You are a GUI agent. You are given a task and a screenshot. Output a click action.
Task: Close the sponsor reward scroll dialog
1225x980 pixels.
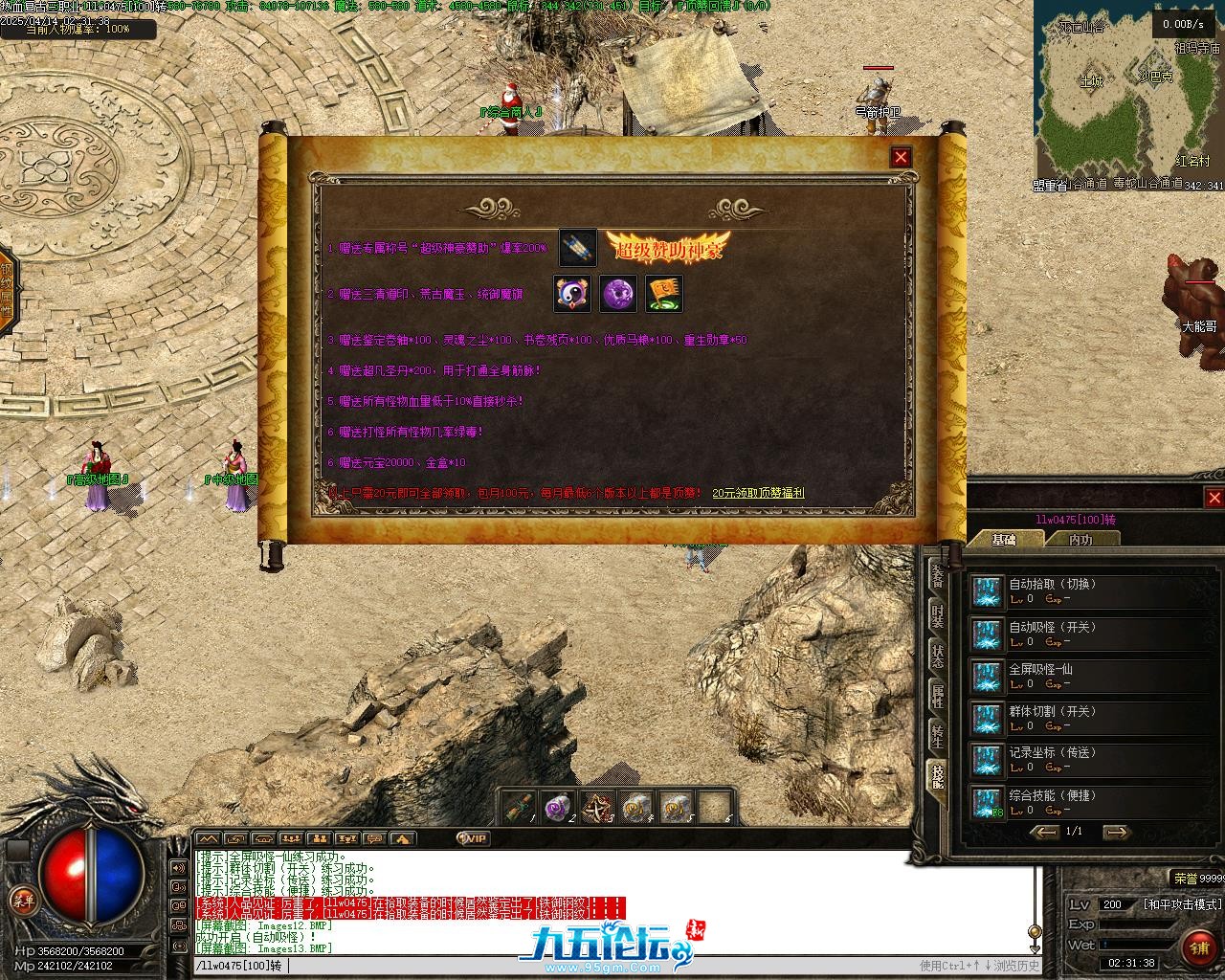901,157
